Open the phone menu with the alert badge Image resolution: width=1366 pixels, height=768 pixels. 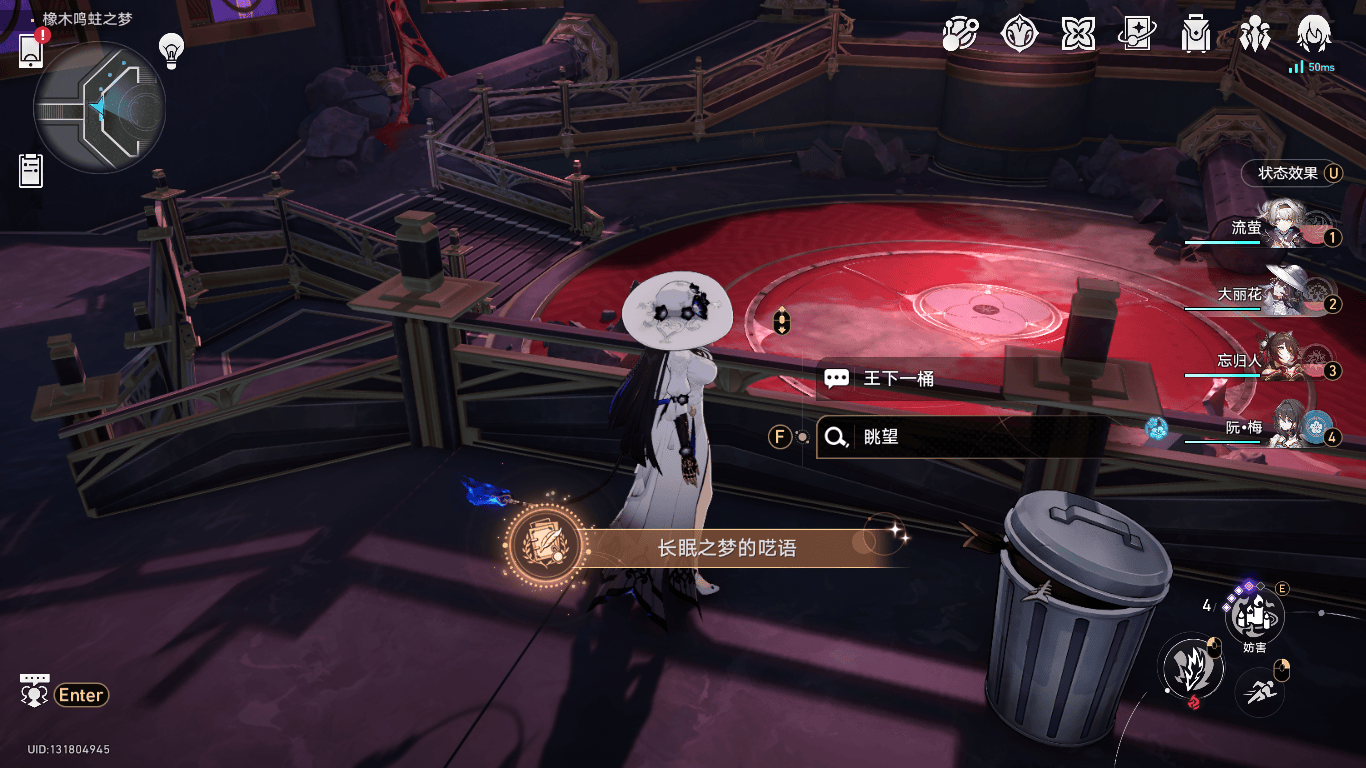point(31,48)
